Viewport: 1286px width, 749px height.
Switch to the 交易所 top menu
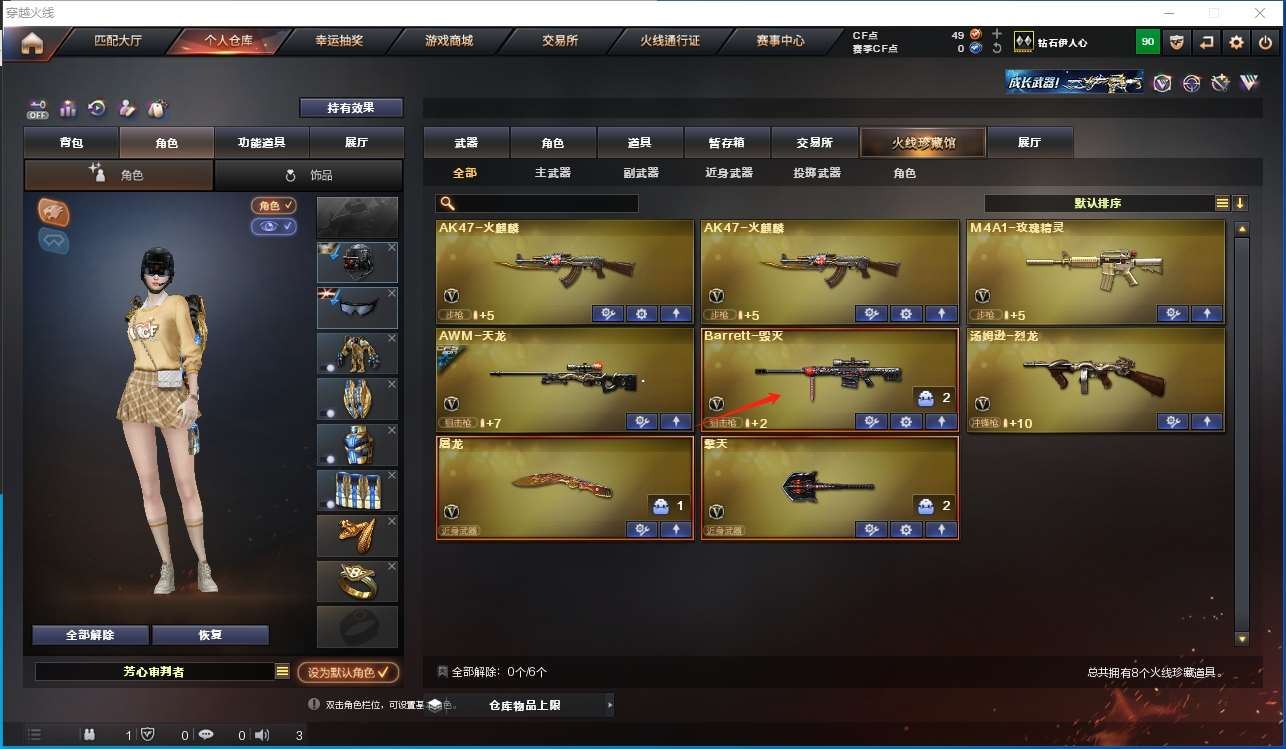point(560,42)
